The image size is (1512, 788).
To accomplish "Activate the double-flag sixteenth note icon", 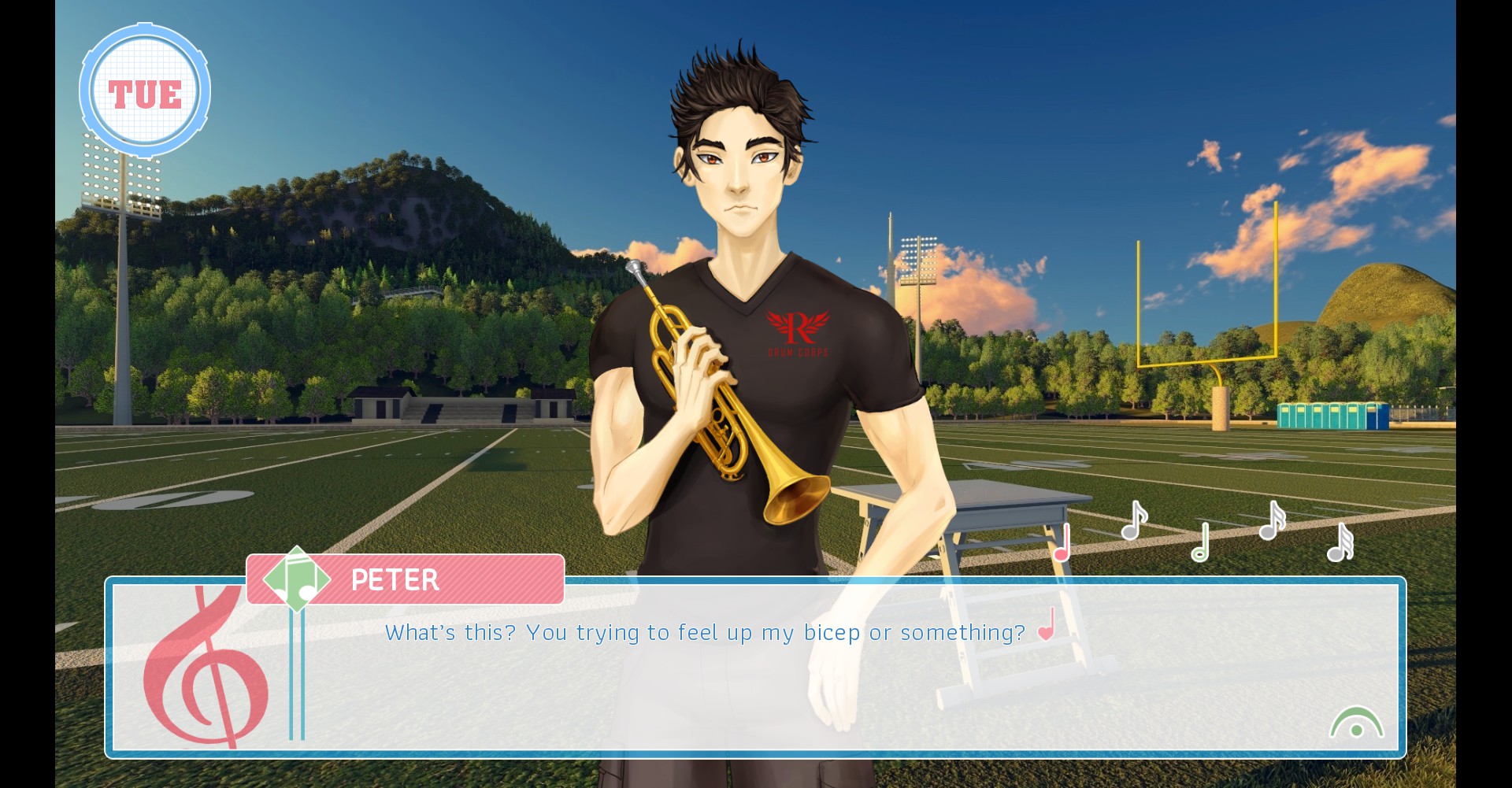I will click(1271, 521).
